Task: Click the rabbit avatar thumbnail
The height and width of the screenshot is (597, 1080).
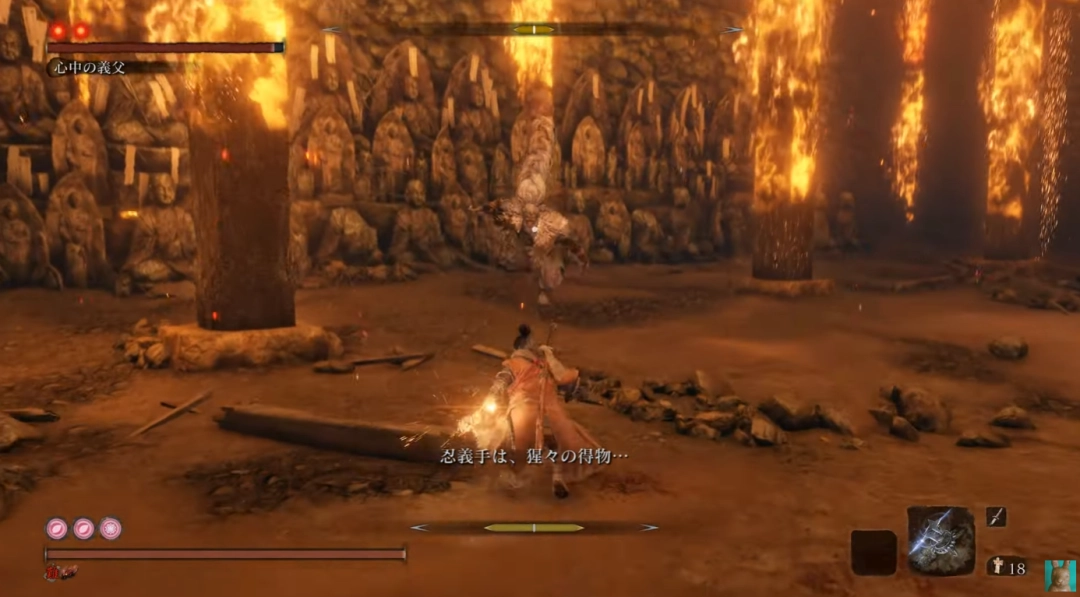Action: [x=1060, y=575]
